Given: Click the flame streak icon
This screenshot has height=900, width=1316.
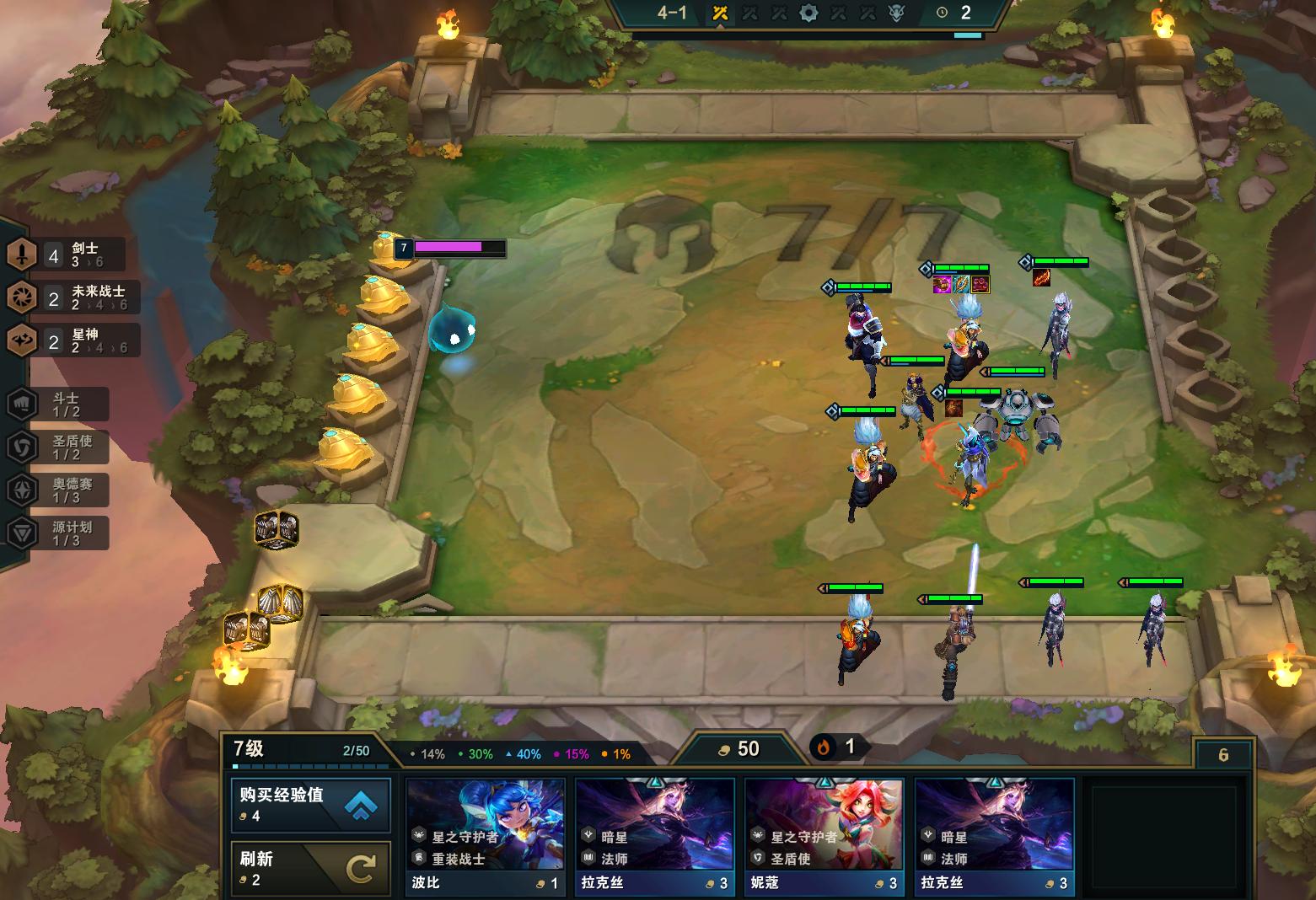Looking at the screenshot, I should pos(824,747).
